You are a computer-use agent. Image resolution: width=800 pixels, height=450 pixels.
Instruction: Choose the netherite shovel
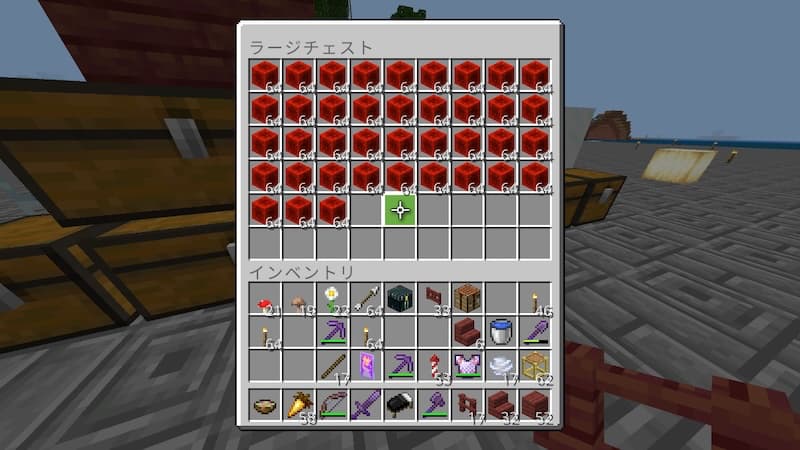pyautogui.click(x=536, y=331)
